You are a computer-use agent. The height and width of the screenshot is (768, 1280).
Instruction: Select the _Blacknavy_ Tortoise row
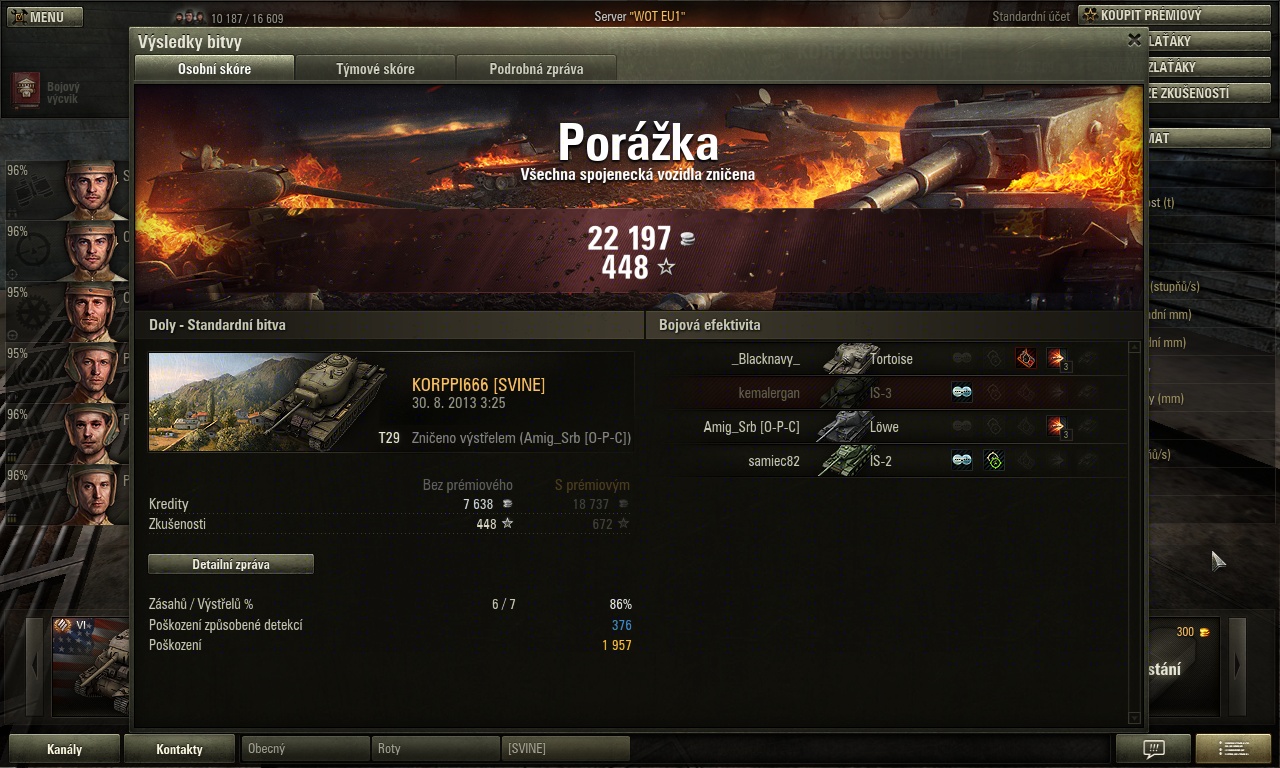(890, 359)
